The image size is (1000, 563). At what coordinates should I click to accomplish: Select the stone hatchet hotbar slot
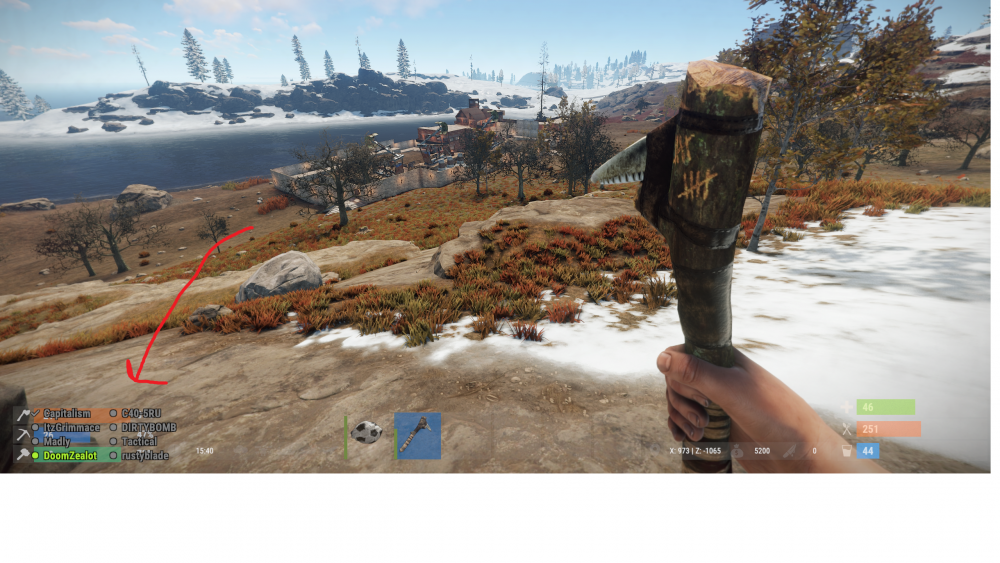[x=417, y=435]
